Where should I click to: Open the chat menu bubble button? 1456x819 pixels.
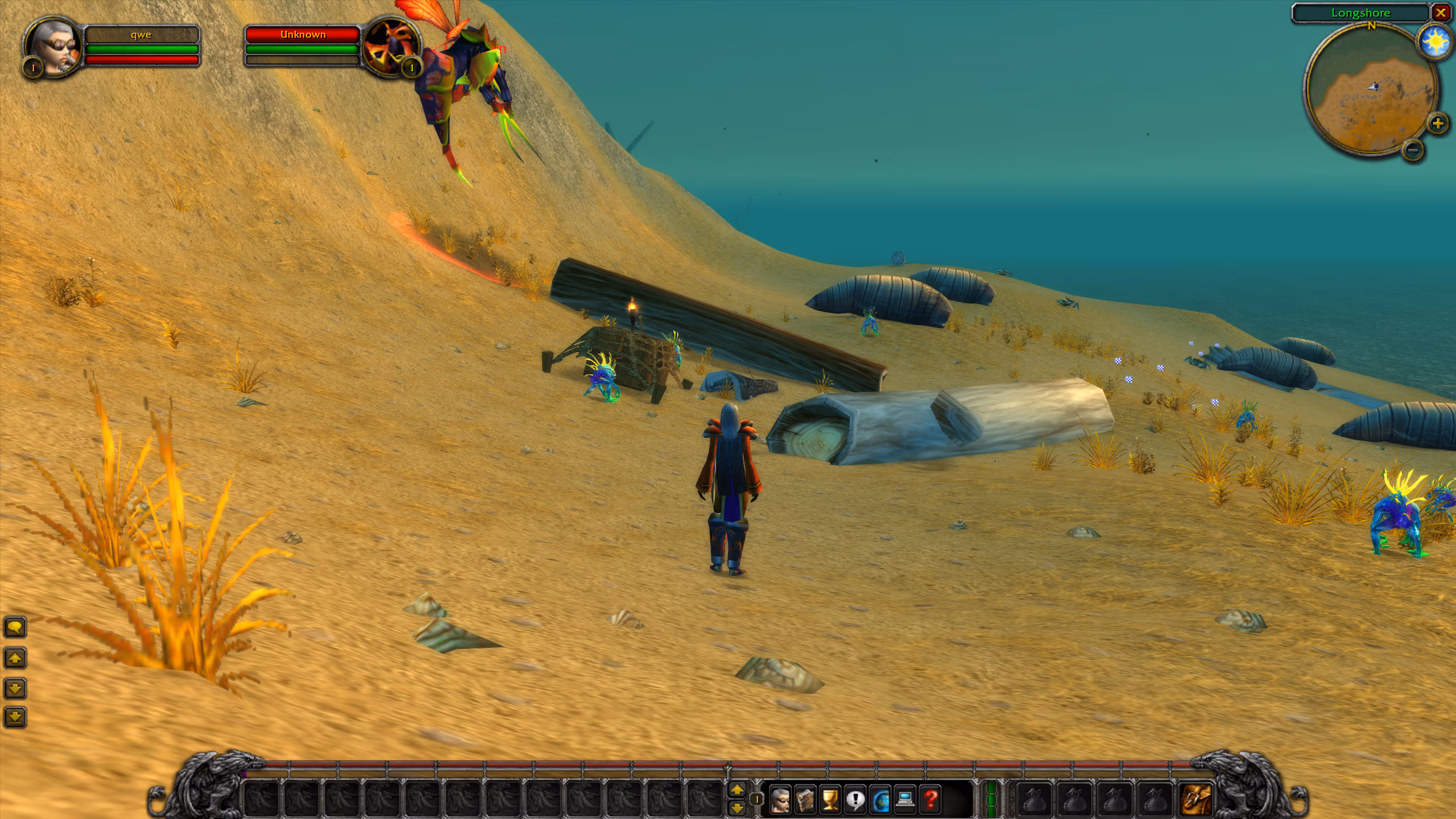(x=15, y=628)
